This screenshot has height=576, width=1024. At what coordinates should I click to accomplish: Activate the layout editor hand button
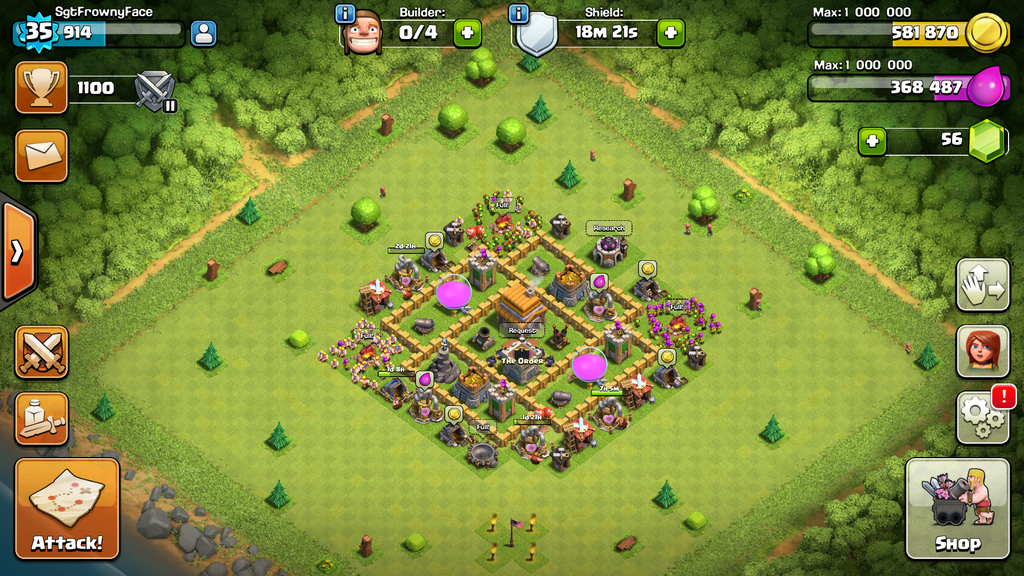point(982,285)
